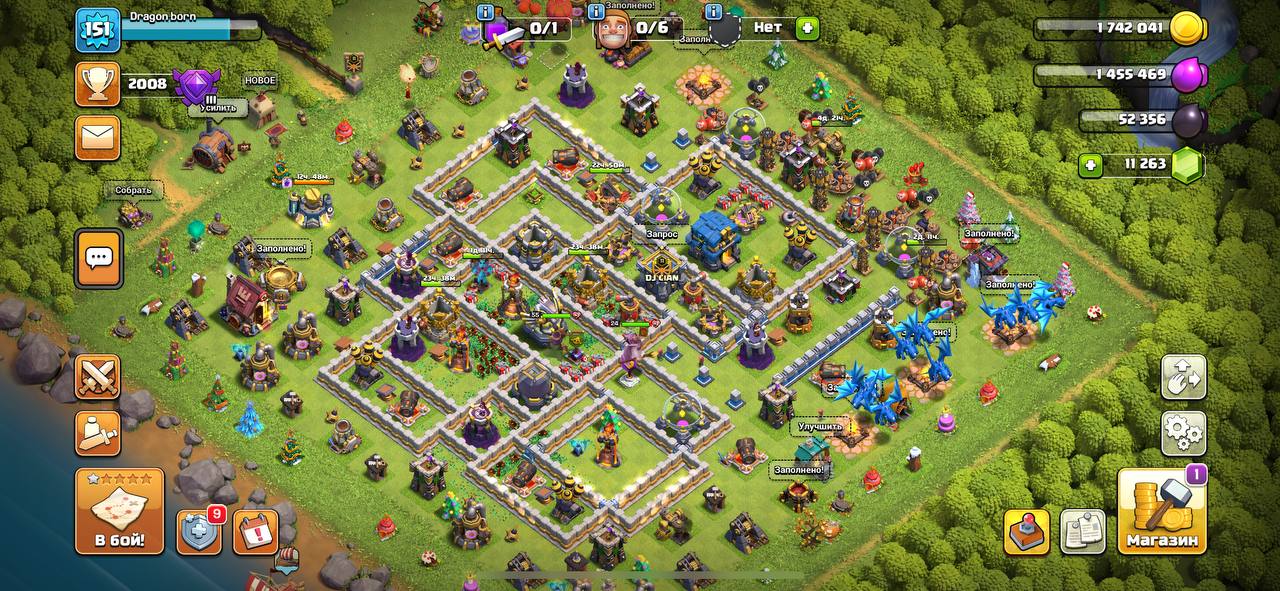1280x591 pixels.
Task: Open the village layout editor hand icon
Action: point(1183,377)
